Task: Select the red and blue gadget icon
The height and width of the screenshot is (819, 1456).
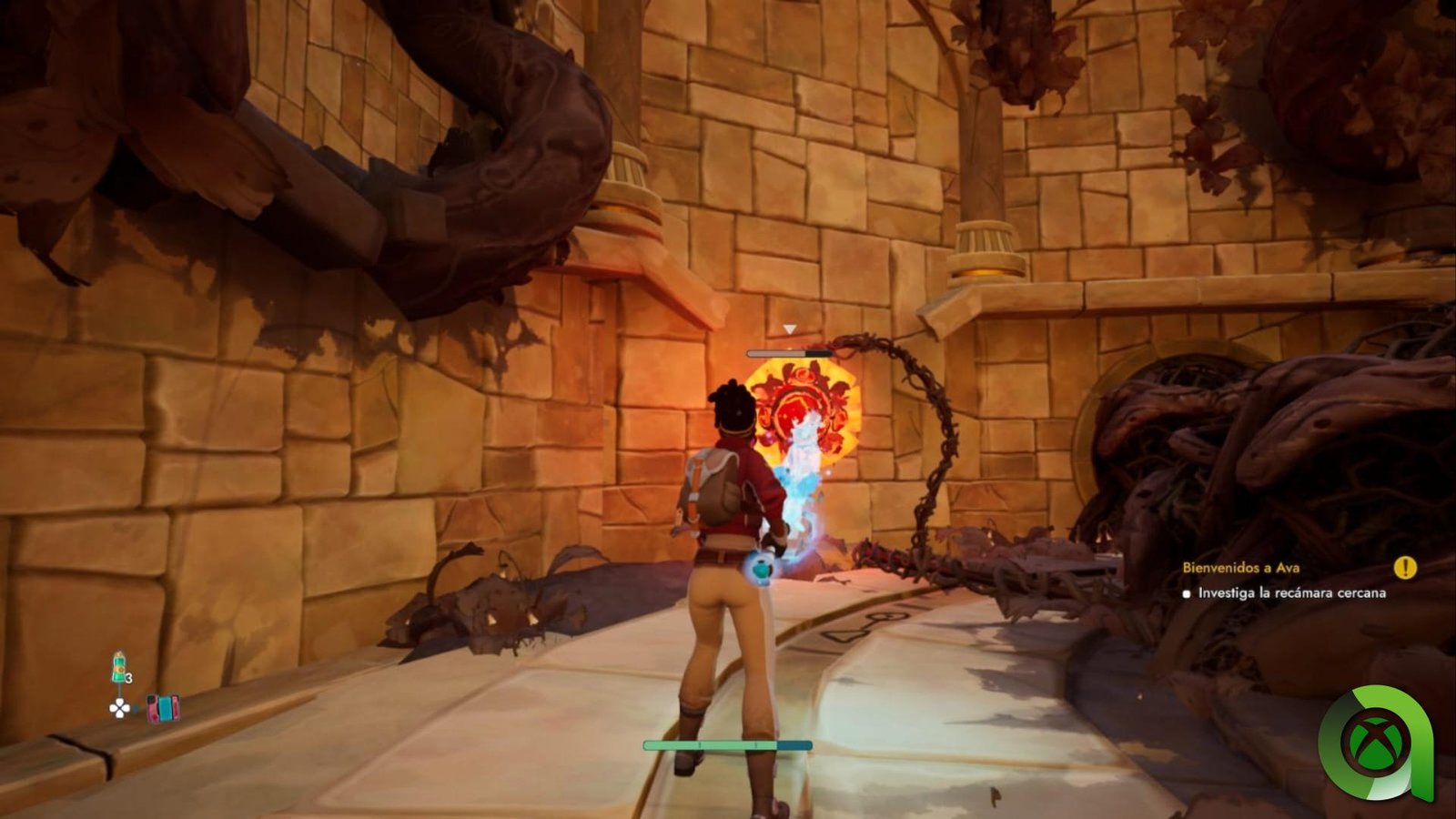Action: coord(163,708)
